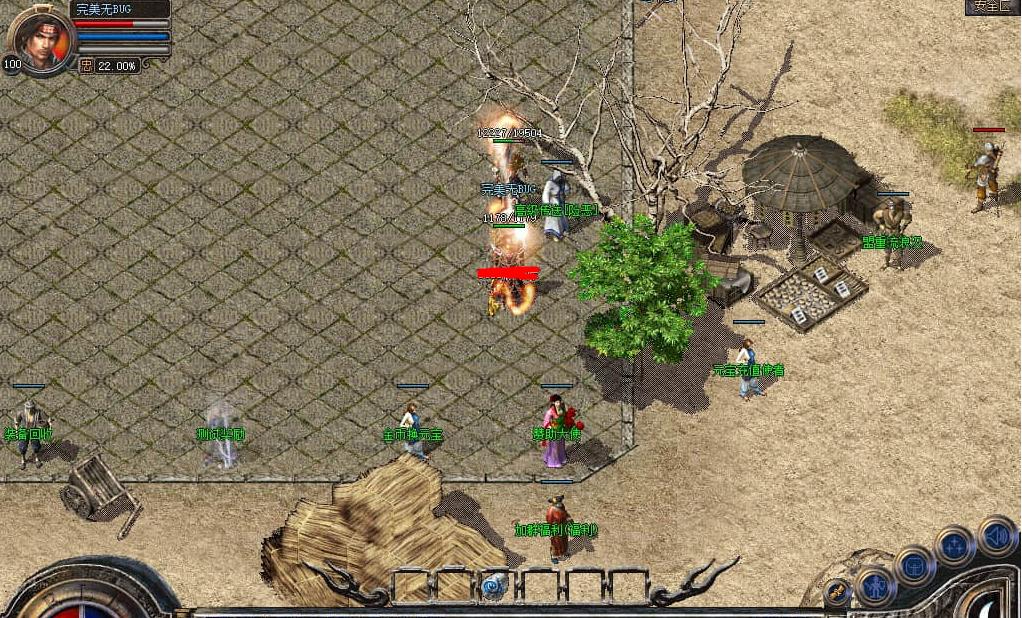The height and width of the screenshot is (618, 1022).
Task: Click the three-crosses round button
Action: click(955, 546)
